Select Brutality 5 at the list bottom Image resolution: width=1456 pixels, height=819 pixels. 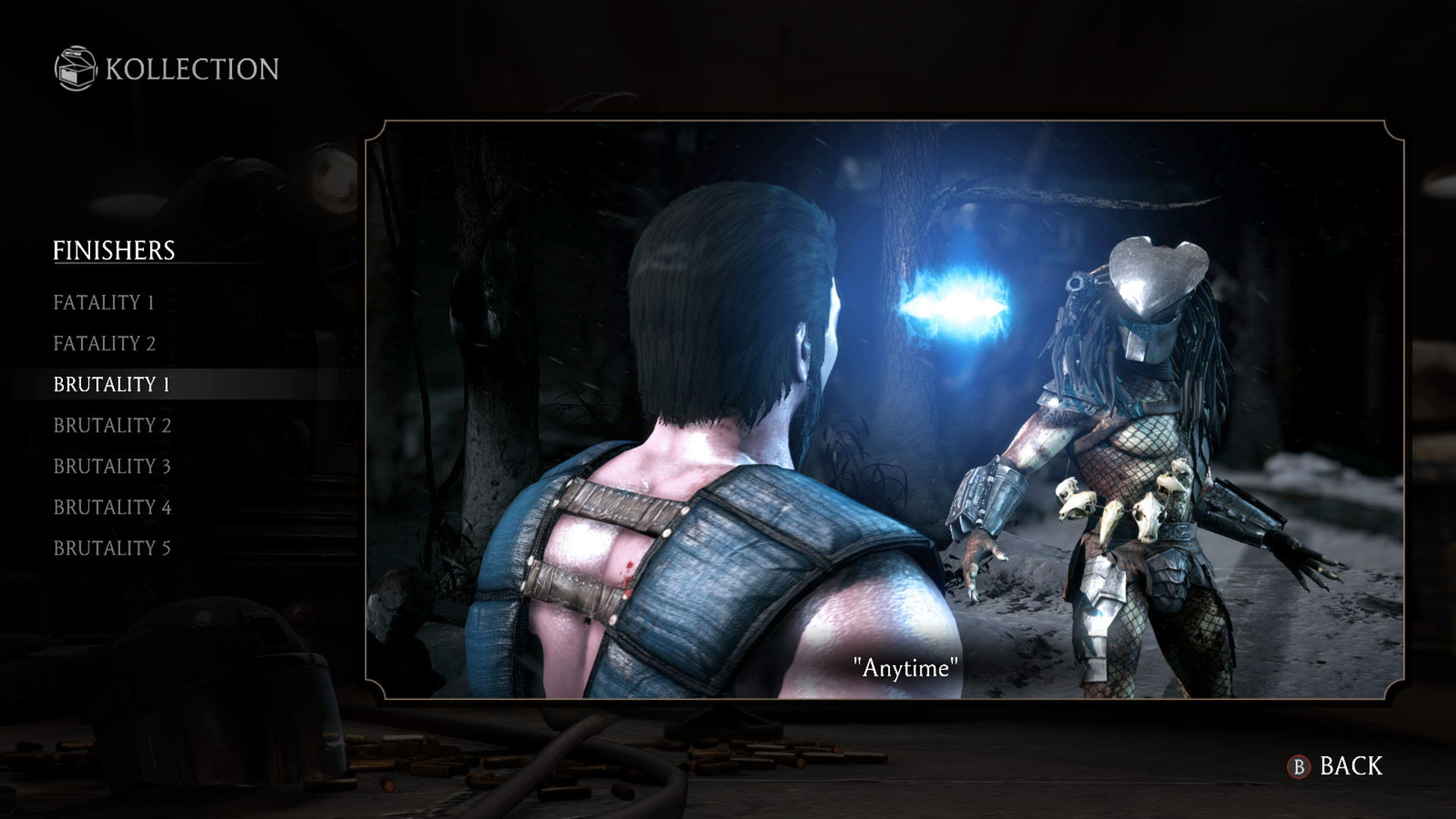(111, 548)
